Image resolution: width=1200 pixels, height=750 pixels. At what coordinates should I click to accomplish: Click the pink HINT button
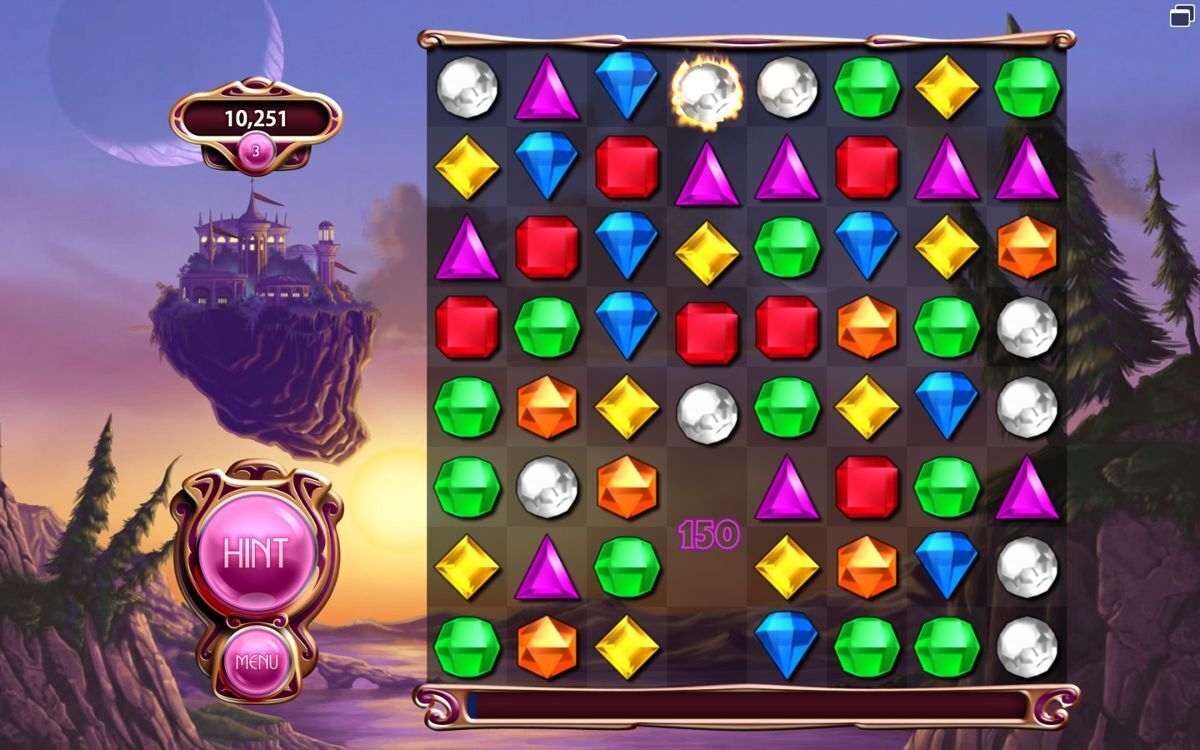tap(256, 553)
